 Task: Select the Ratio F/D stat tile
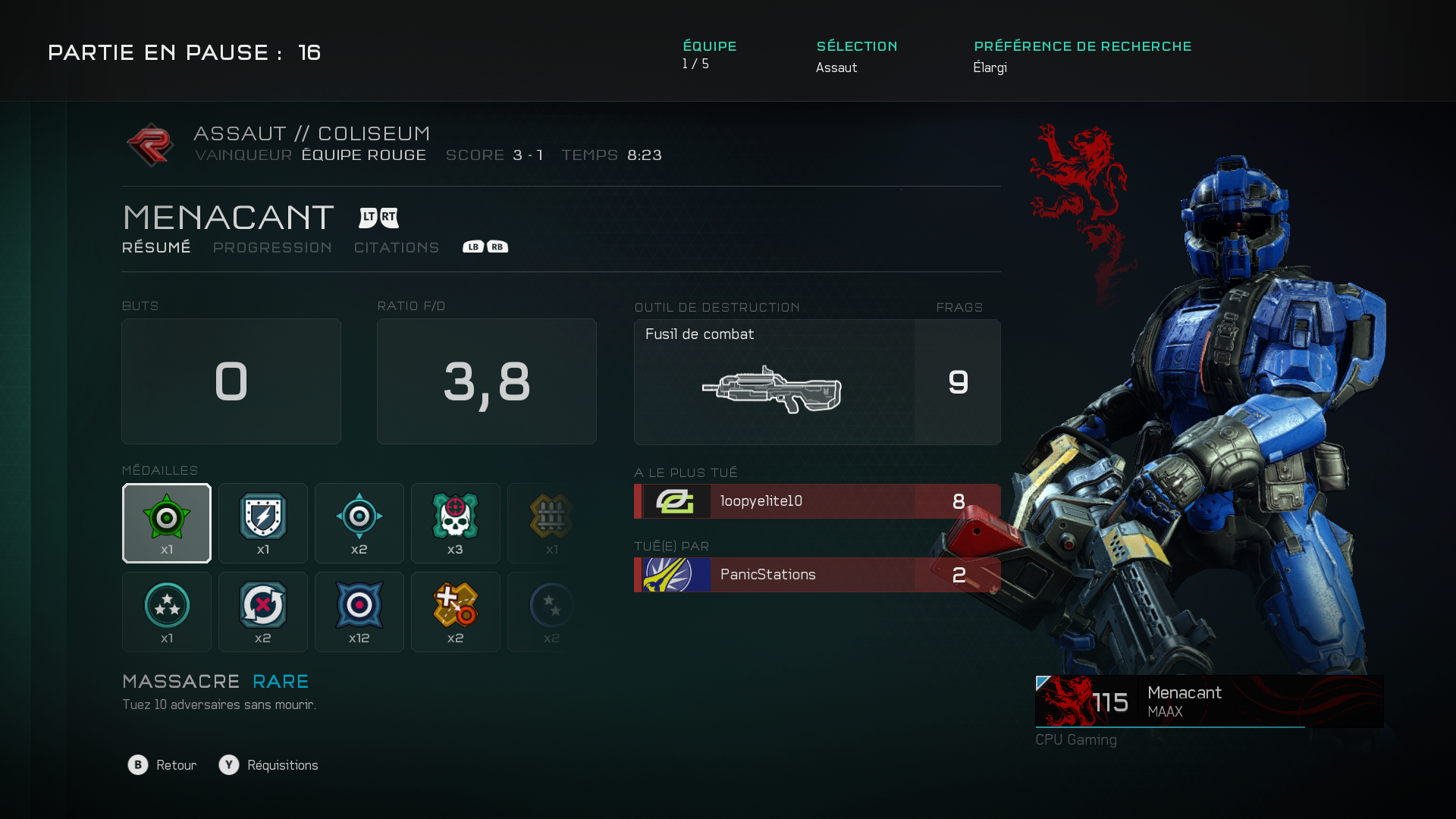(x=487, y=381)
